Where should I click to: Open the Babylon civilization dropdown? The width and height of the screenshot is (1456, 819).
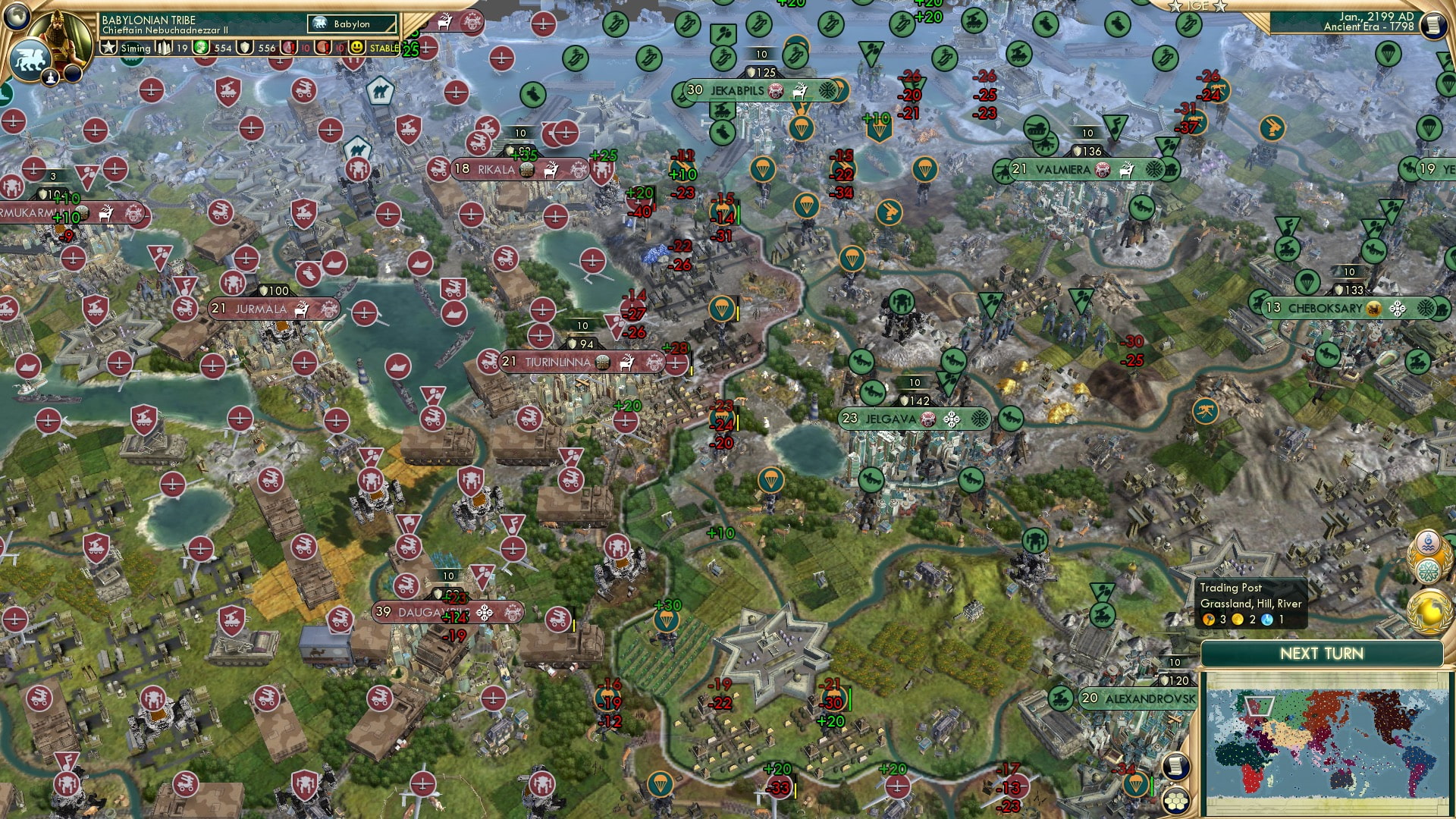click(x=353, y=24)
